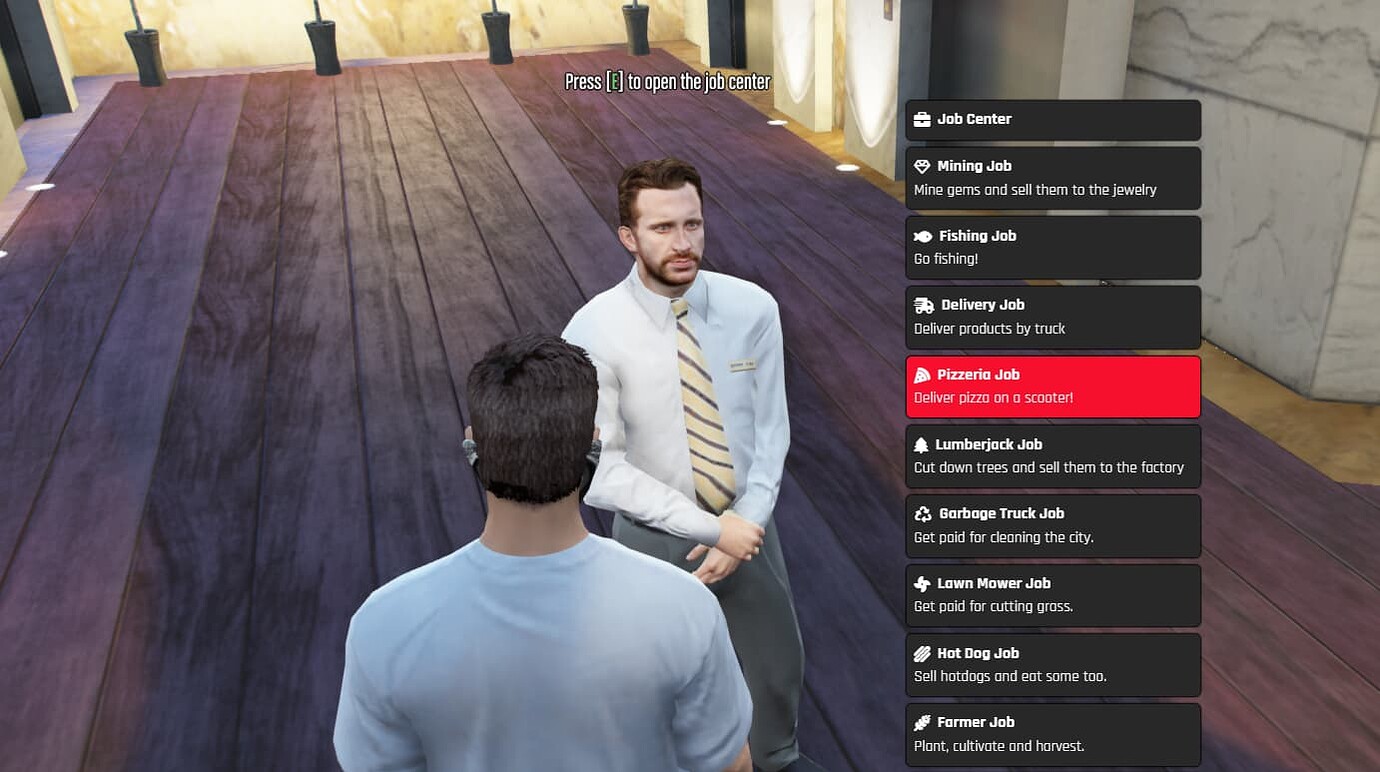Choose the Hot Dog Job listing
1380x772 pixels.
point(1052,664)
